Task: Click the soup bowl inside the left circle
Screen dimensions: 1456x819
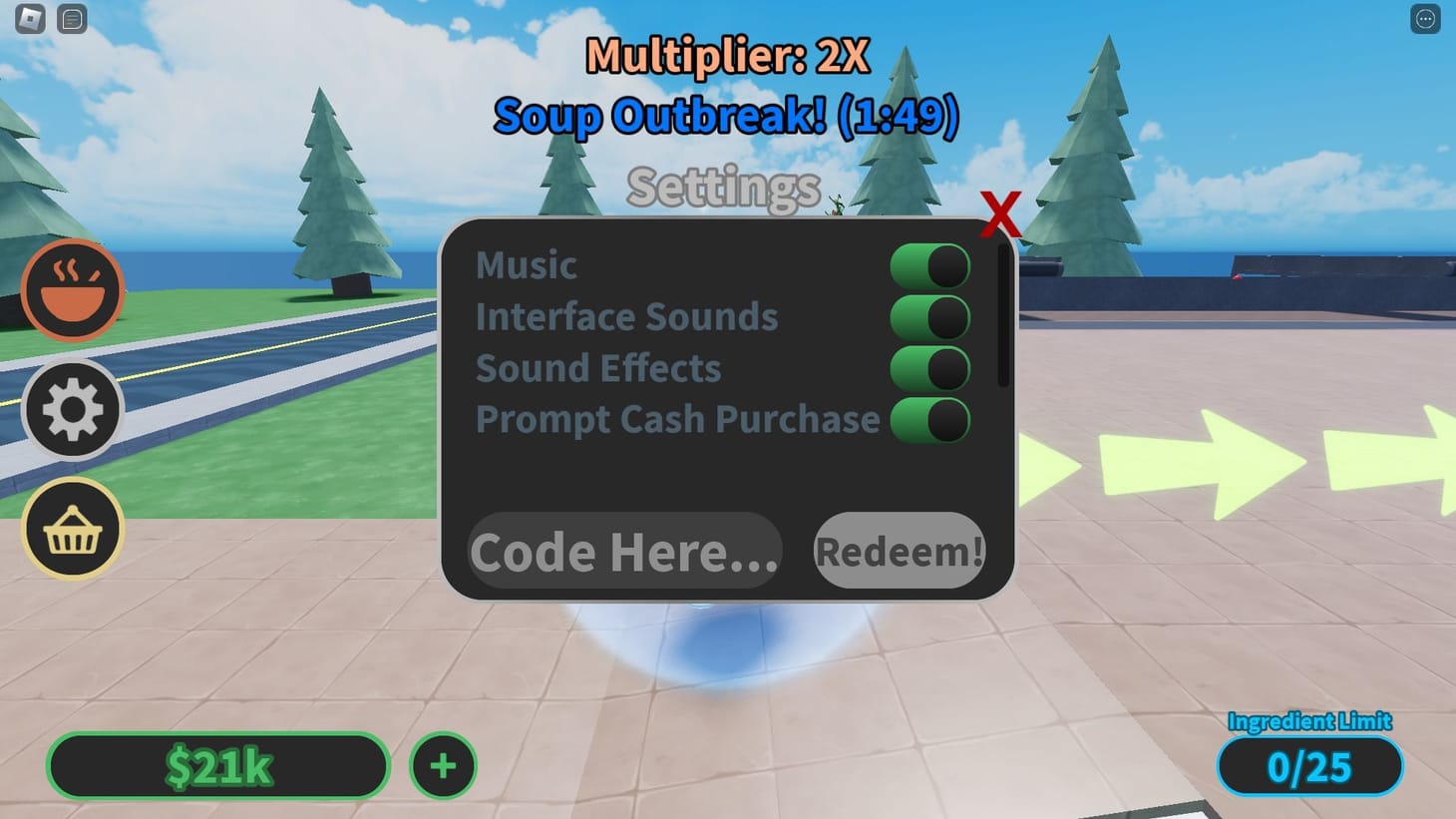Action: tap(71, 290)
